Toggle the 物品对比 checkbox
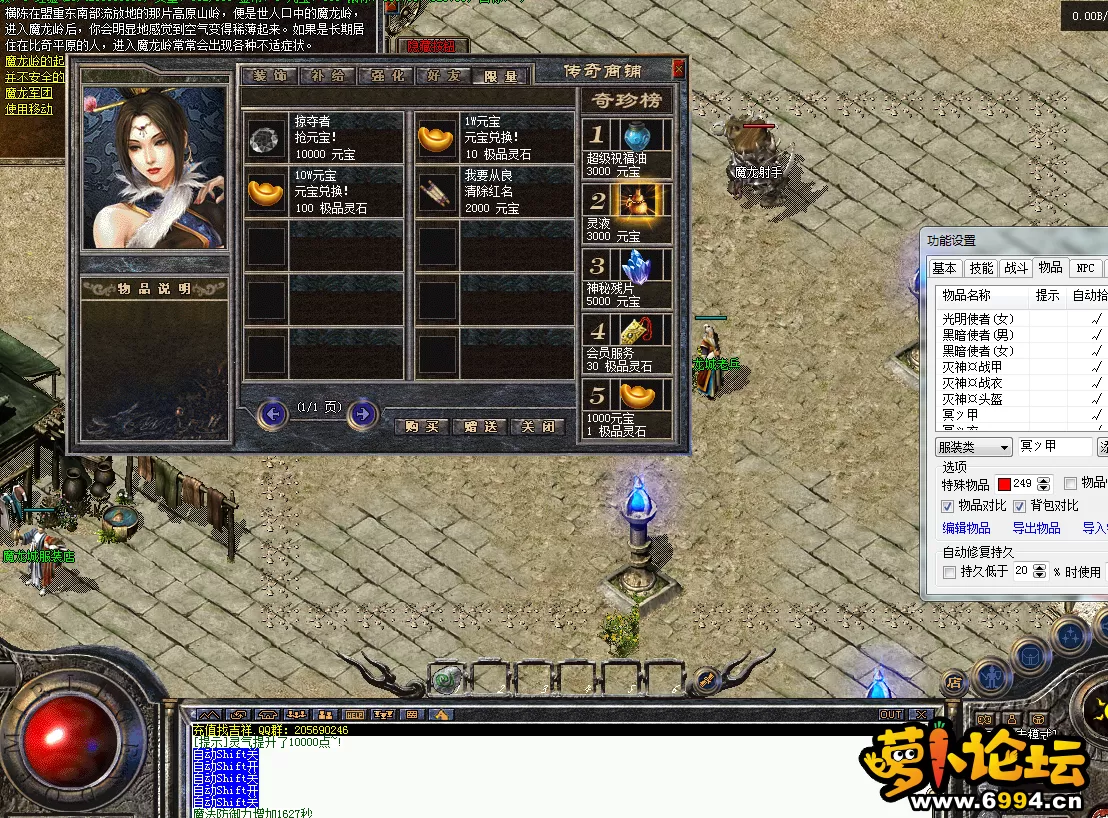The height and width of the screenshot is (818, 1108). point(948,506)
